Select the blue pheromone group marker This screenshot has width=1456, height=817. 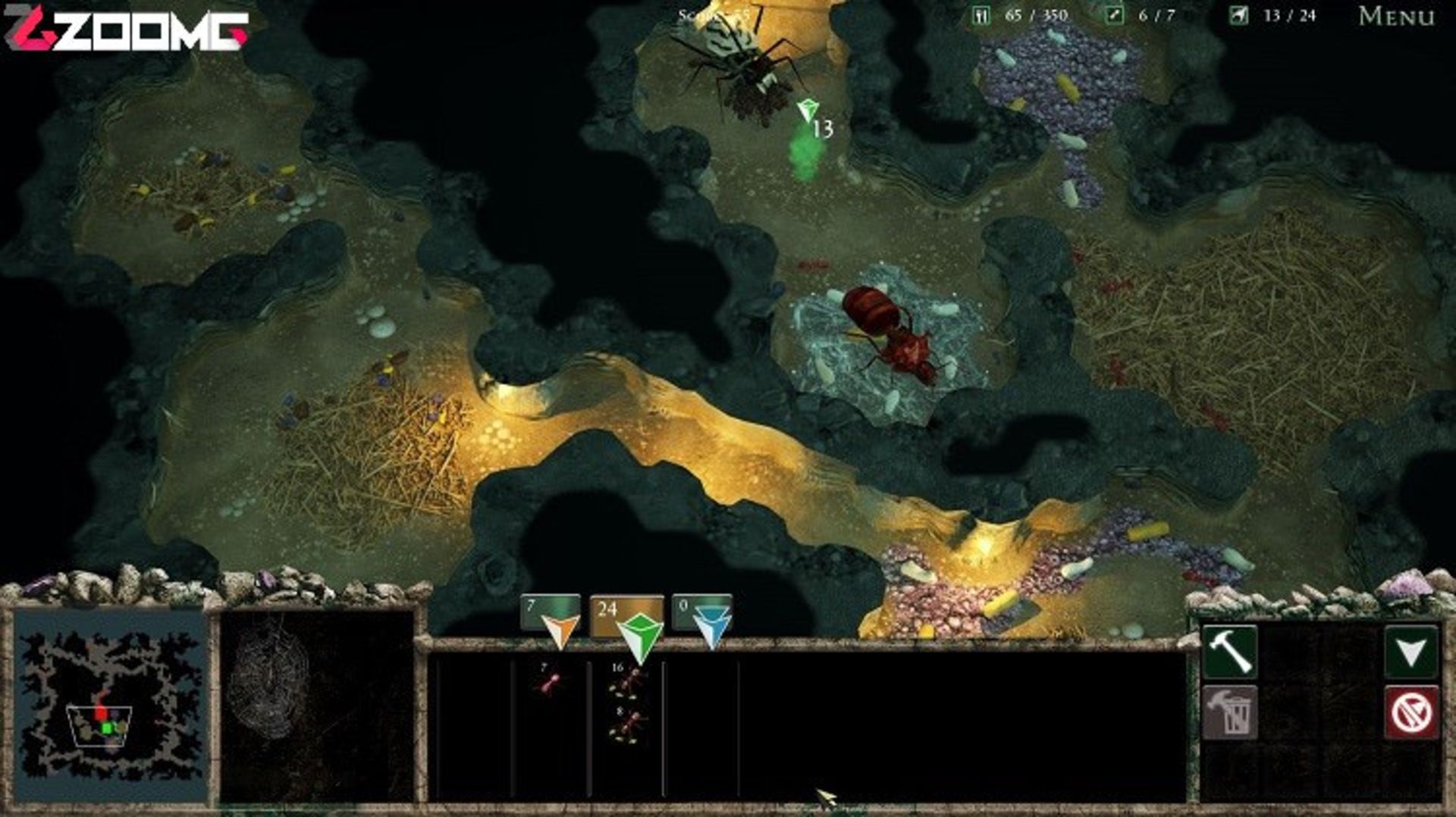[x=712, y=628]
